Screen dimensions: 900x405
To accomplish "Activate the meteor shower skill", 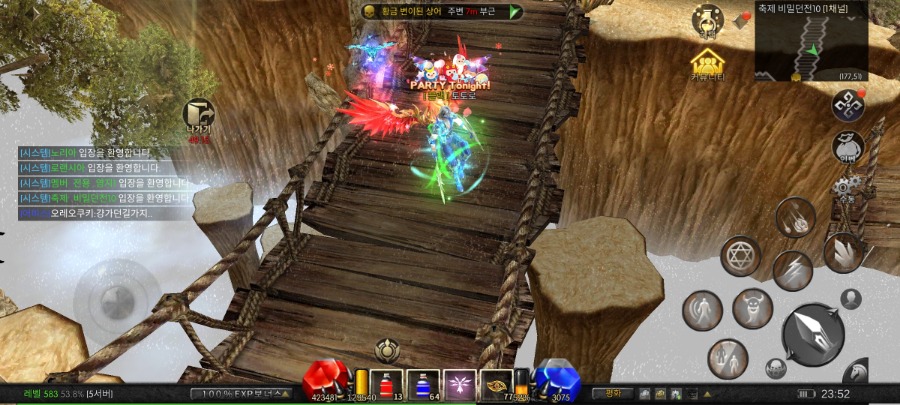I will pos(795,218).
